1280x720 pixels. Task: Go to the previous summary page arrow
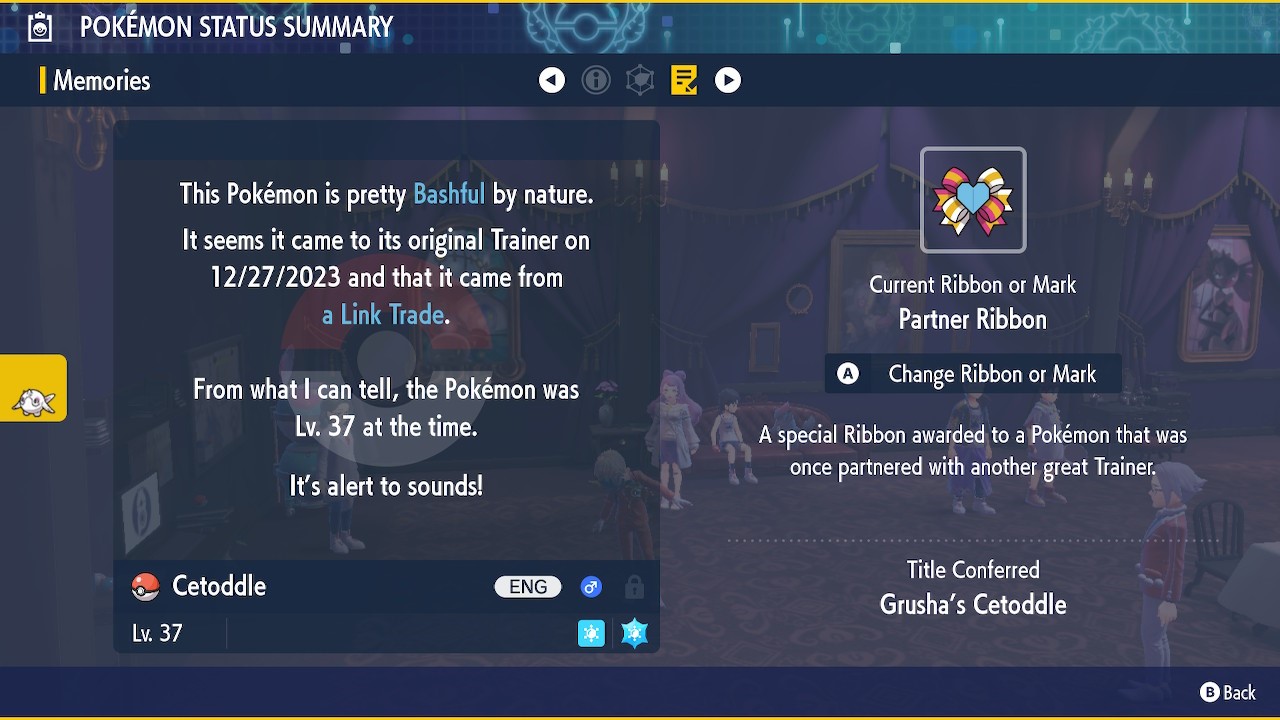552,80
